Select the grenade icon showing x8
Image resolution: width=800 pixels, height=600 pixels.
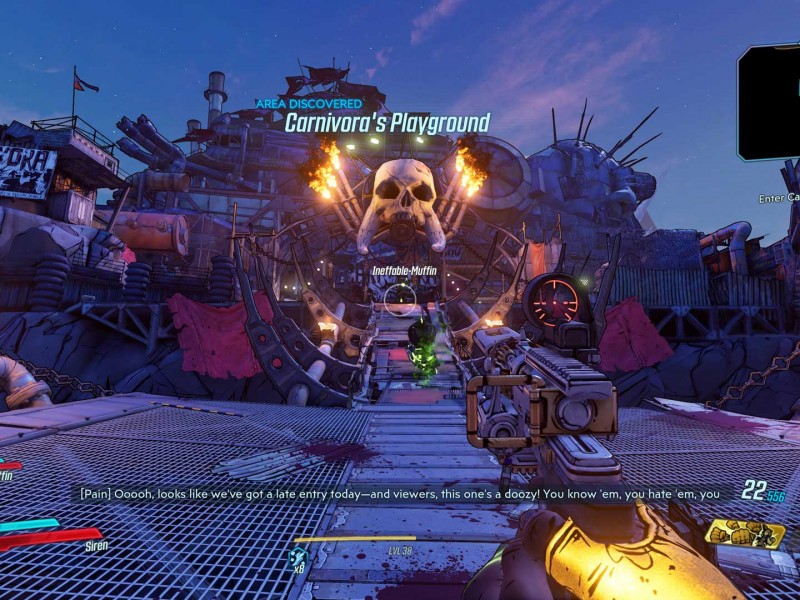point(297,557)
